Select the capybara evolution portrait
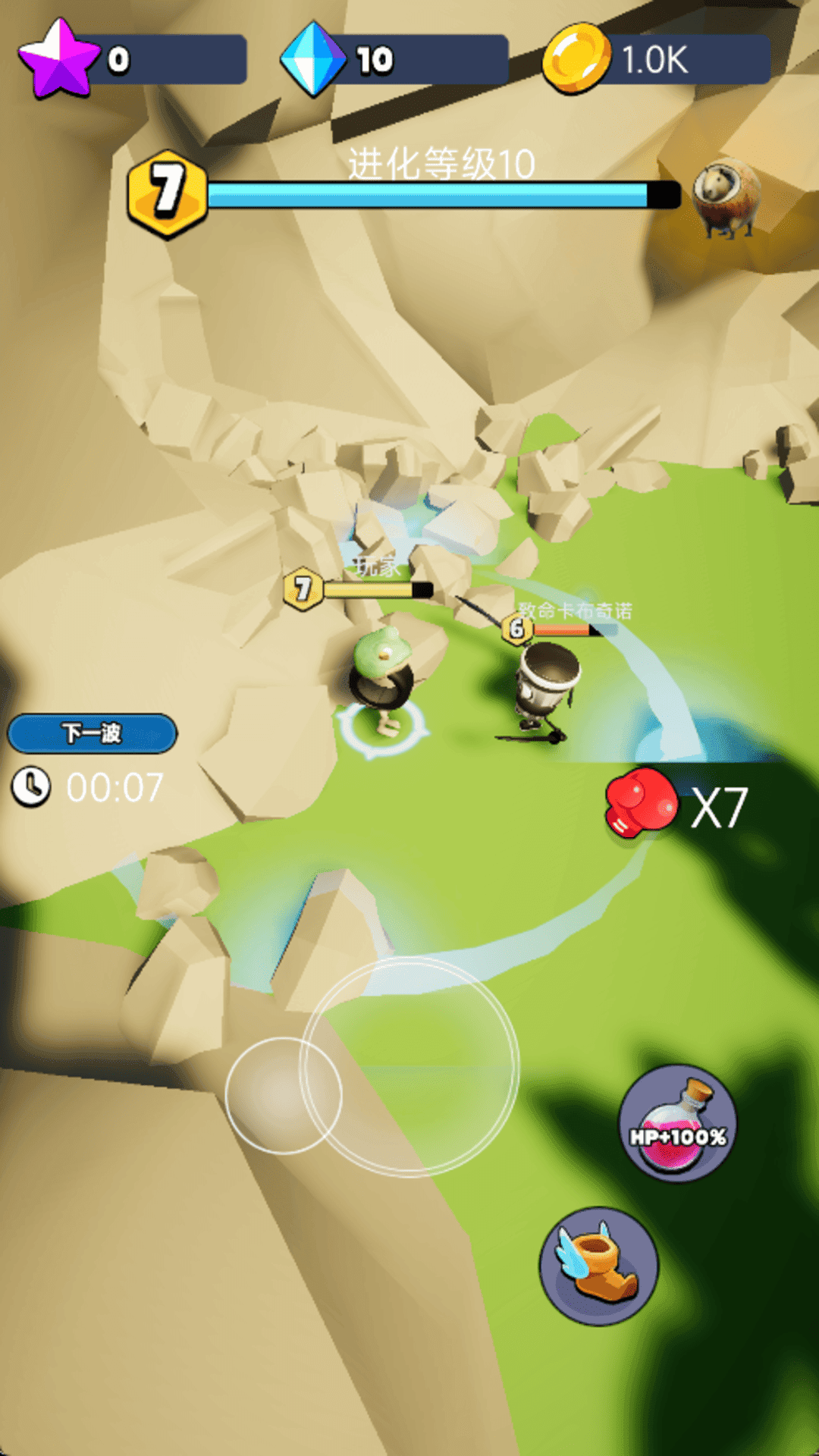The width and height of the screenshot is (819, 1456). (x=726, y=197)
